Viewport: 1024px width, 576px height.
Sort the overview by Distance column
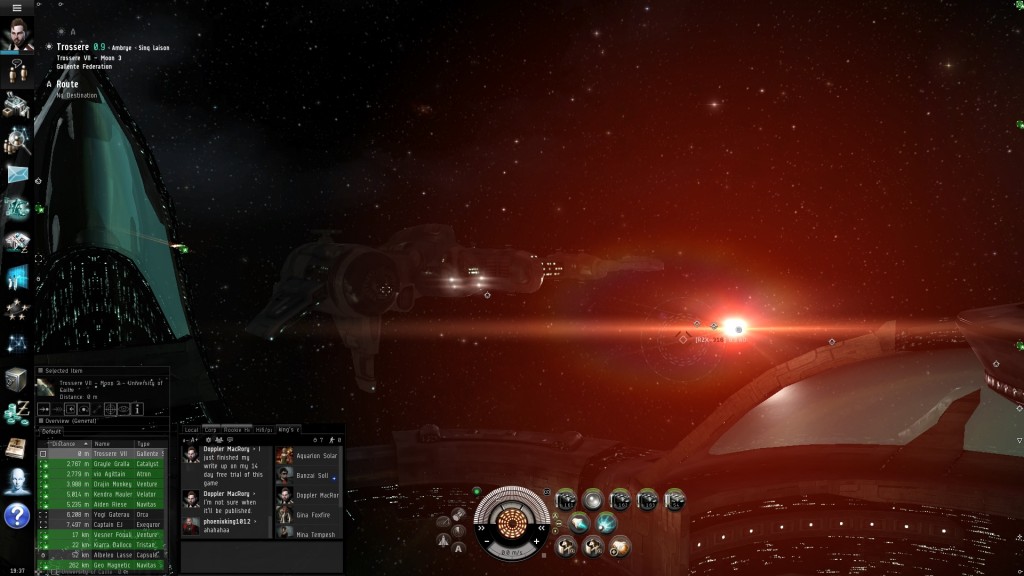pyautogui.click(x=65, y=443)
